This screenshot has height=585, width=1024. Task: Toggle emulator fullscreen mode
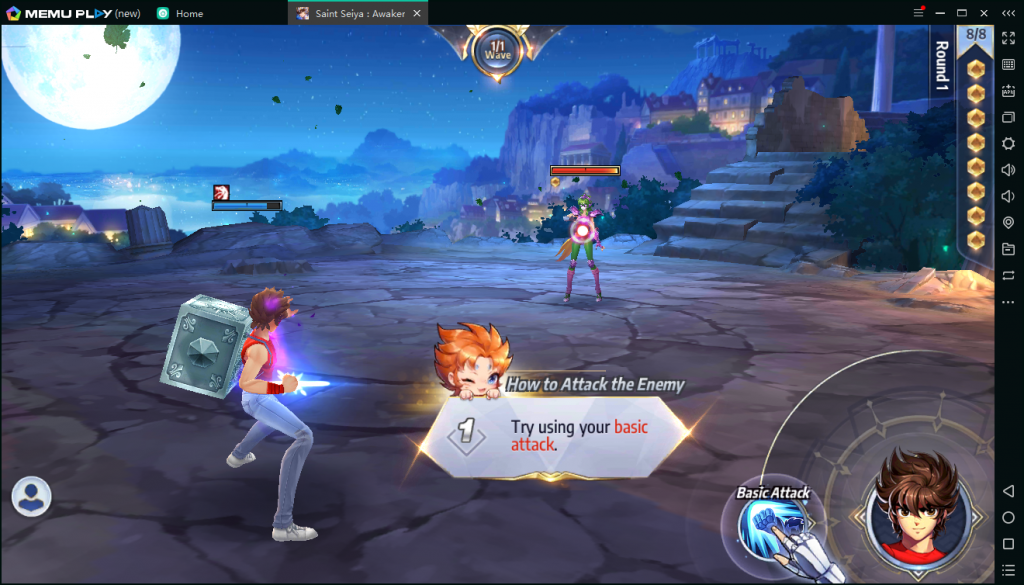coord(1008,38)
